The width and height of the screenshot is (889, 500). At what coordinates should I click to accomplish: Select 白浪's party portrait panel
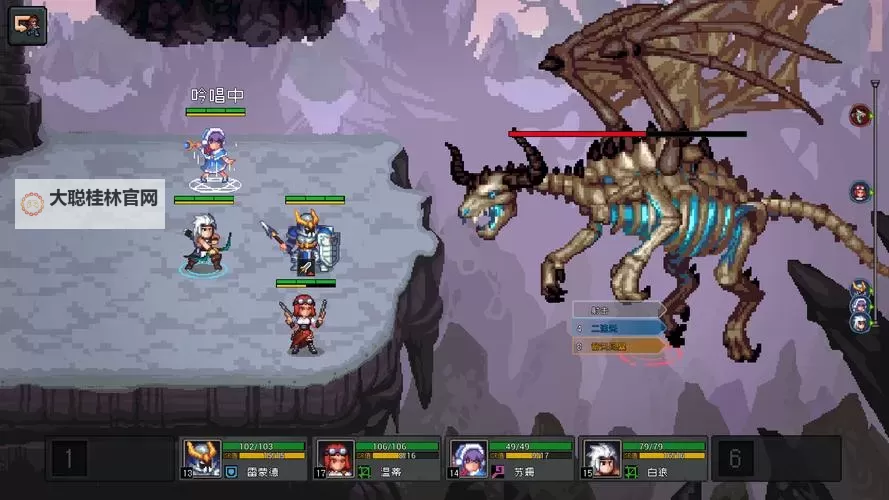(x=642, y=458)
